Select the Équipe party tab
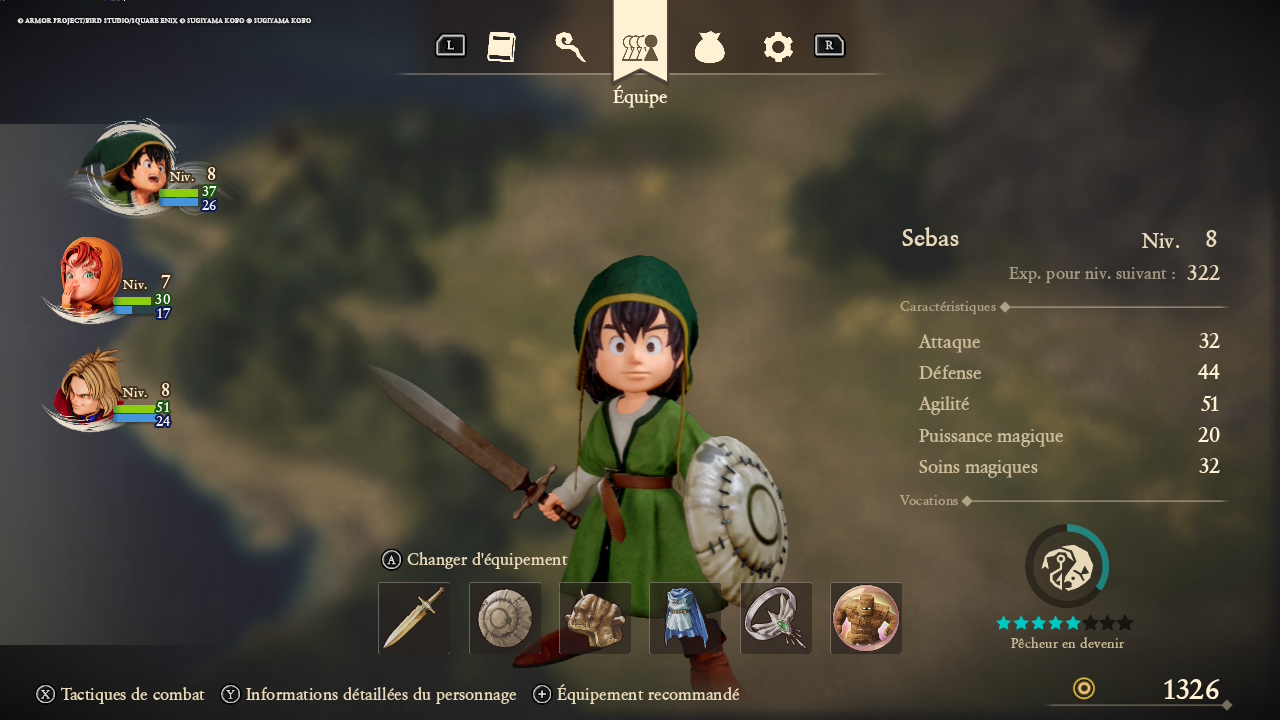The height and width of the screenshot is (720, 1280). (x=640, y=47)
